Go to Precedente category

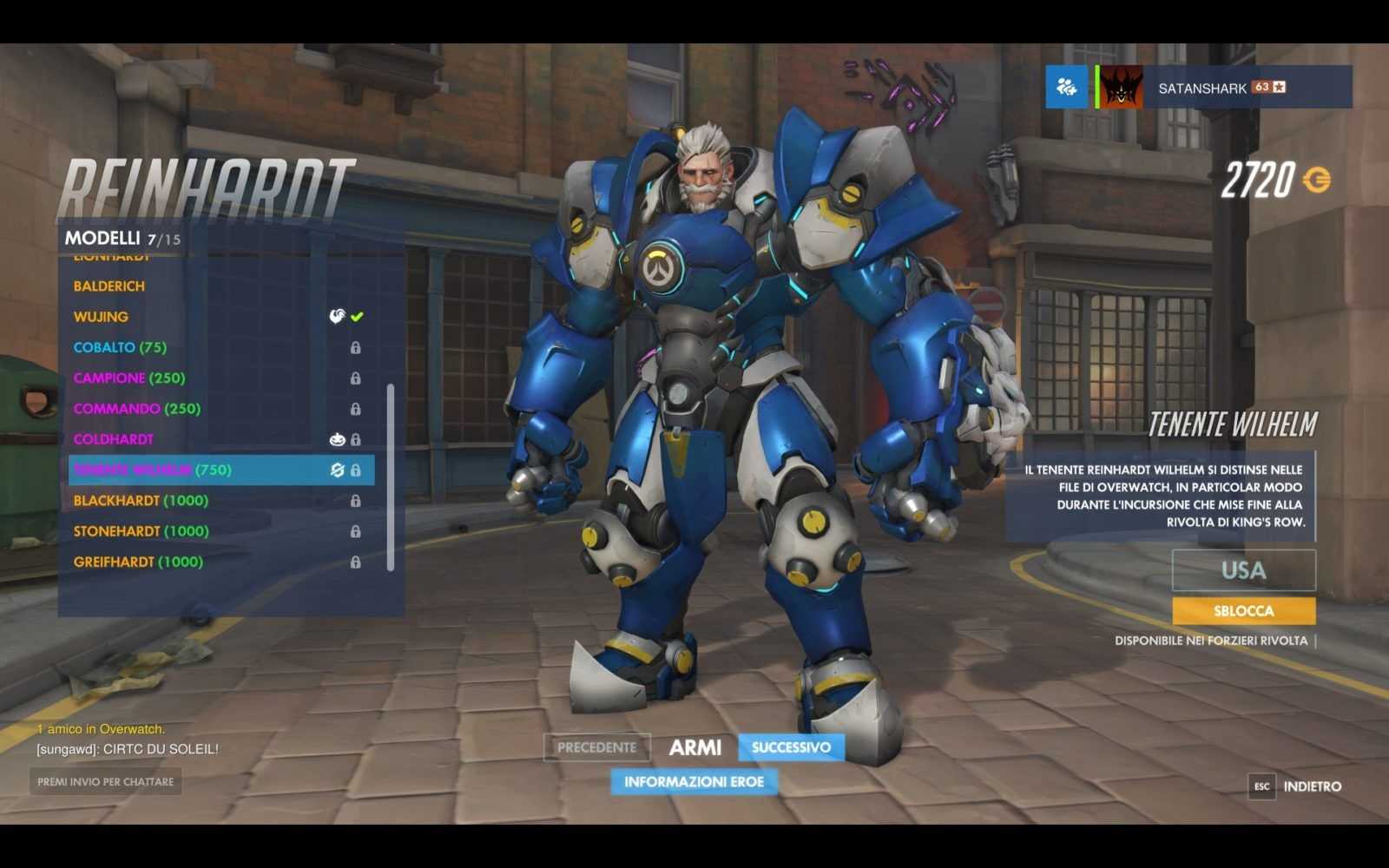click(596, 747)
